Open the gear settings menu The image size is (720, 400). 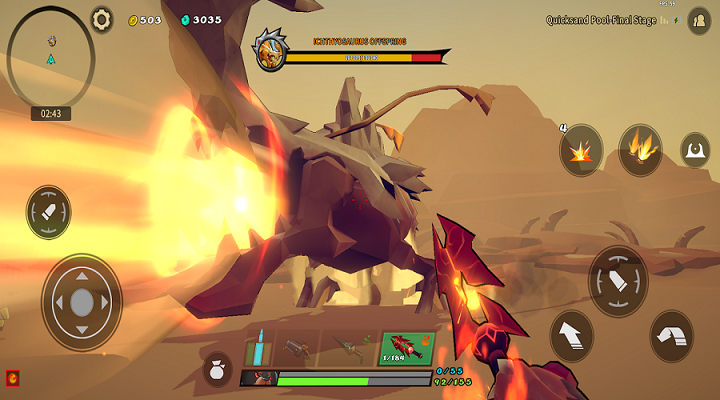pyautogui.click(x=102, y=19)
